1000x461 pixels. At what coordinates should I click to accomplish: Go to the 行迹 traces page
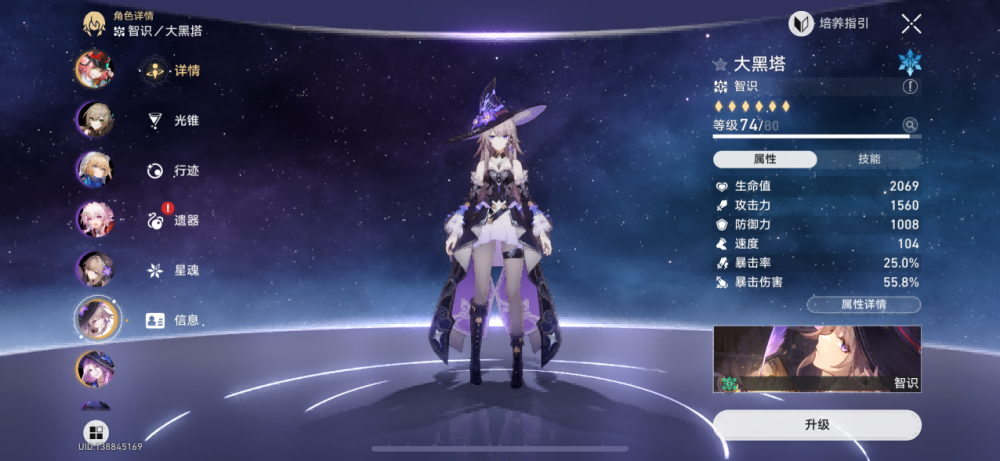click(x=175, y=171)
